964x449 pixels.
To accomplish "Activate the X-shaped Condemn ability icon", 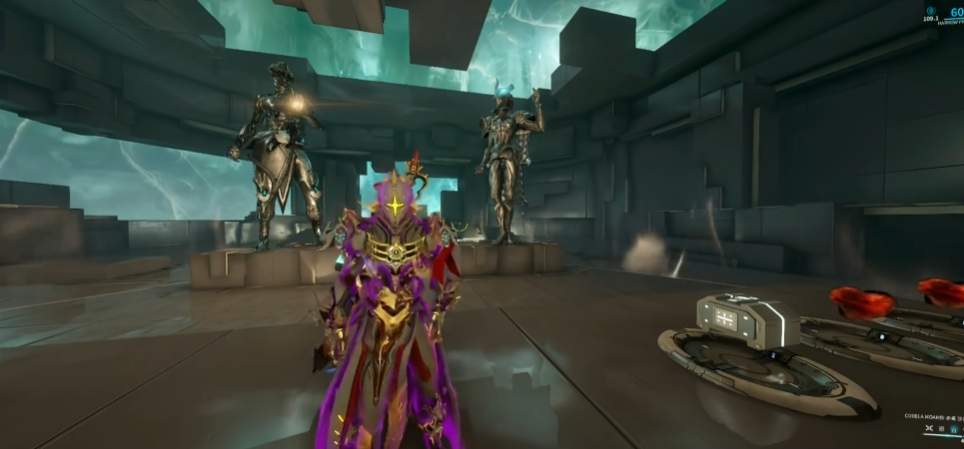I will click(929, 428).
